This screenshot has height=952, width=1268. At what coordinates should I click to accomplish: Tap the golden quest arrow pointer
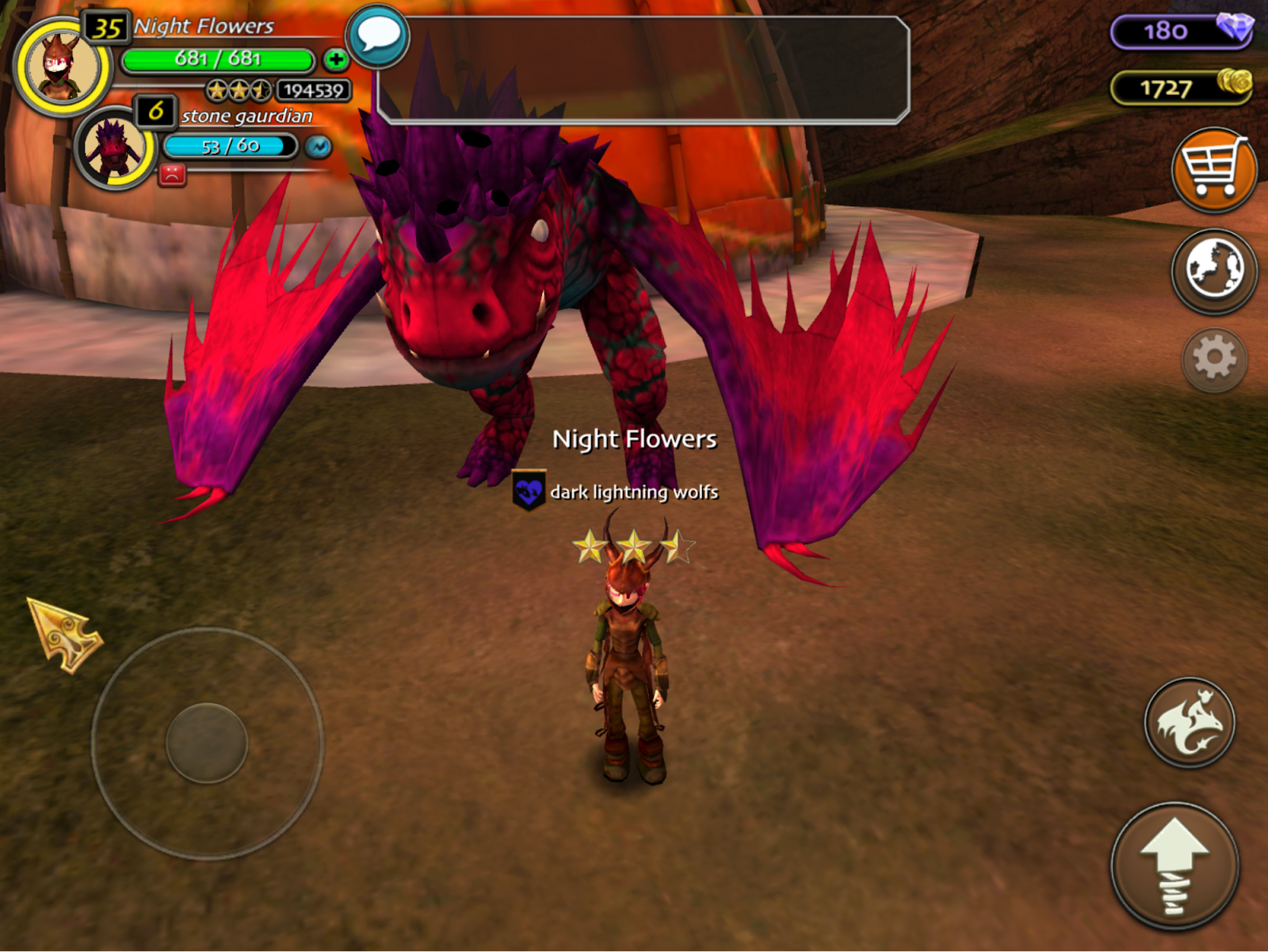pos(63,634)
